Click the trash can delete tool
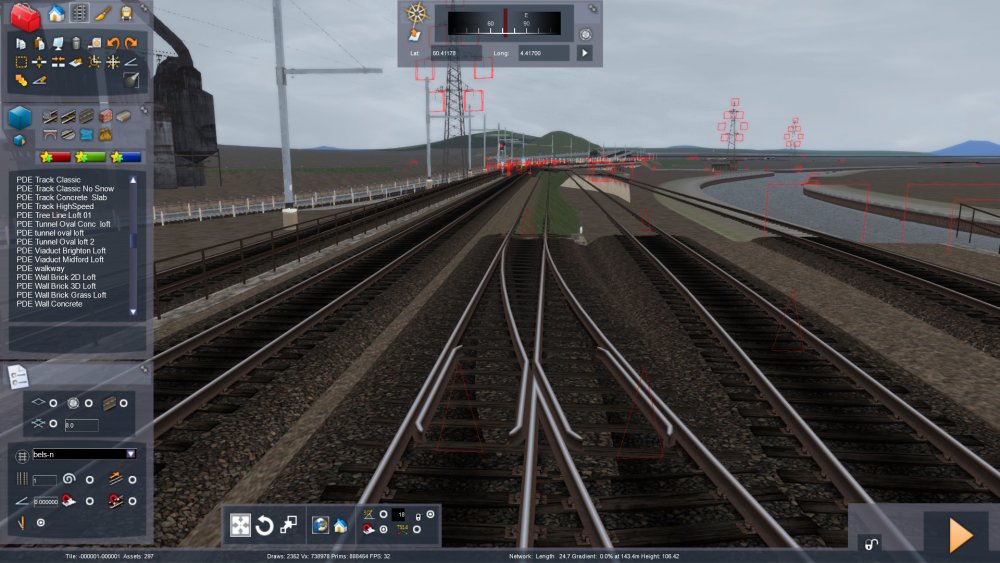This screenshot has width=1000, height=563. pyautogui.click(x=75, y=43)
